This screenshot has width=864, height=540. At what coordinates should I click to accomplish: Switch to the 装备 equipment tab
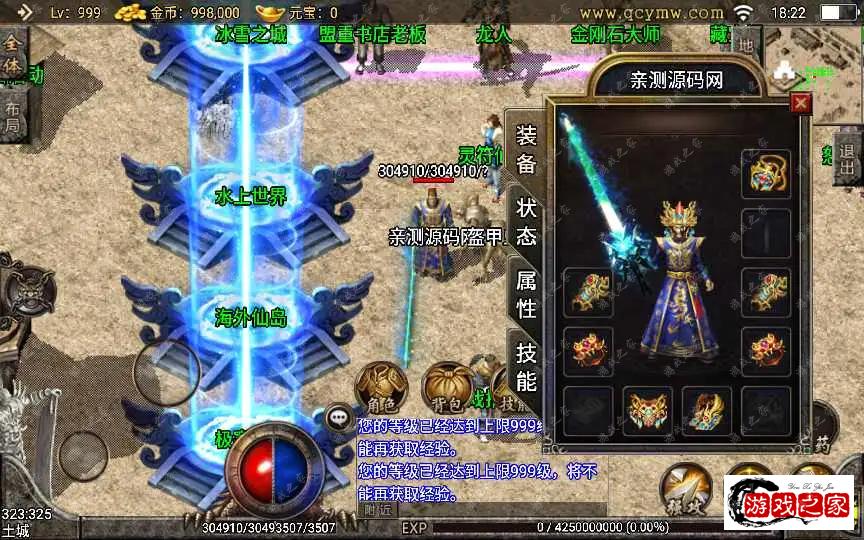(526, 150)
